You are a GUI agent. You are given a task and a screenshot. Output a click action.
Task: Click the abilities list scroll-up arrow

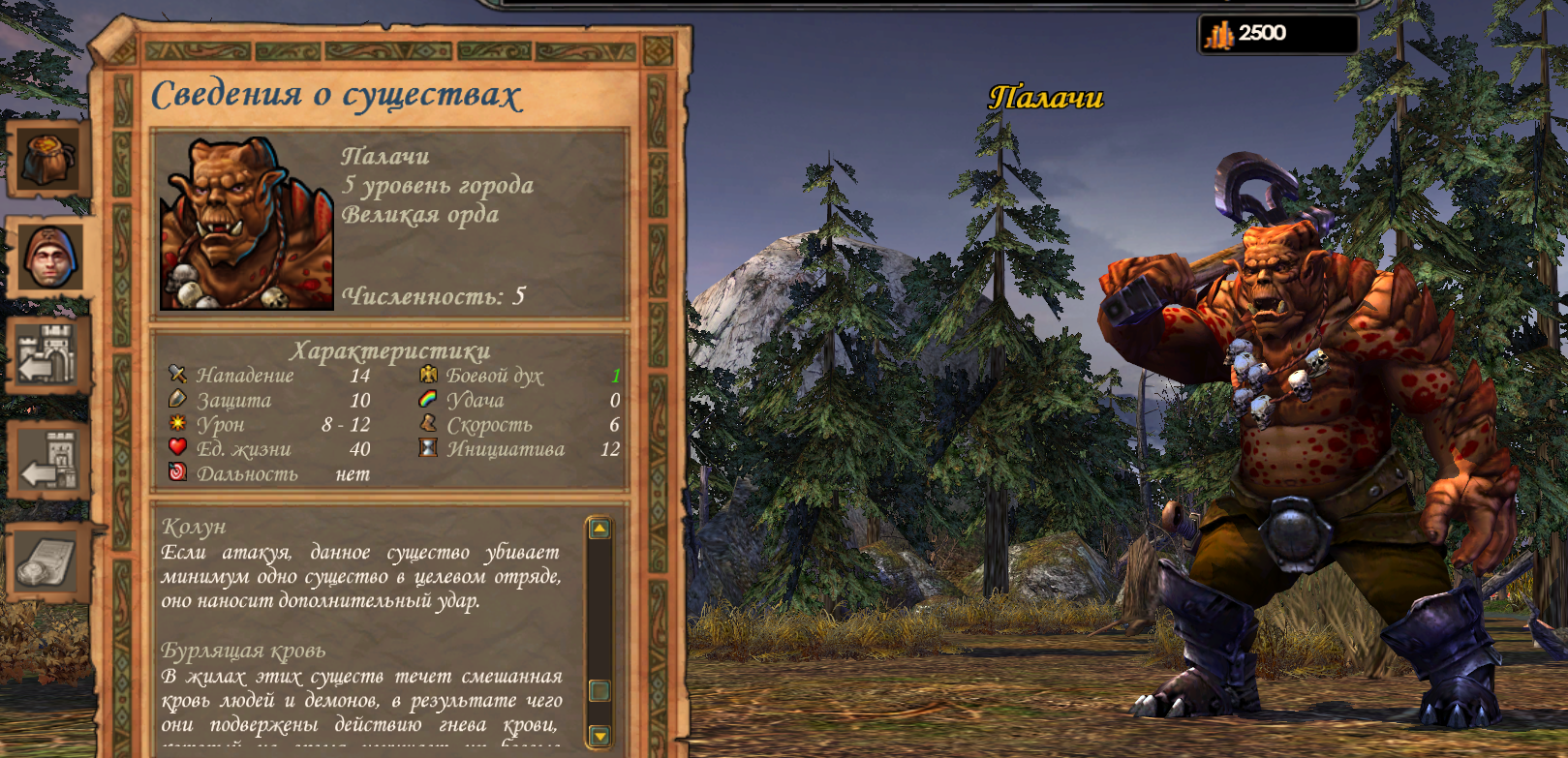pos(600,529)
